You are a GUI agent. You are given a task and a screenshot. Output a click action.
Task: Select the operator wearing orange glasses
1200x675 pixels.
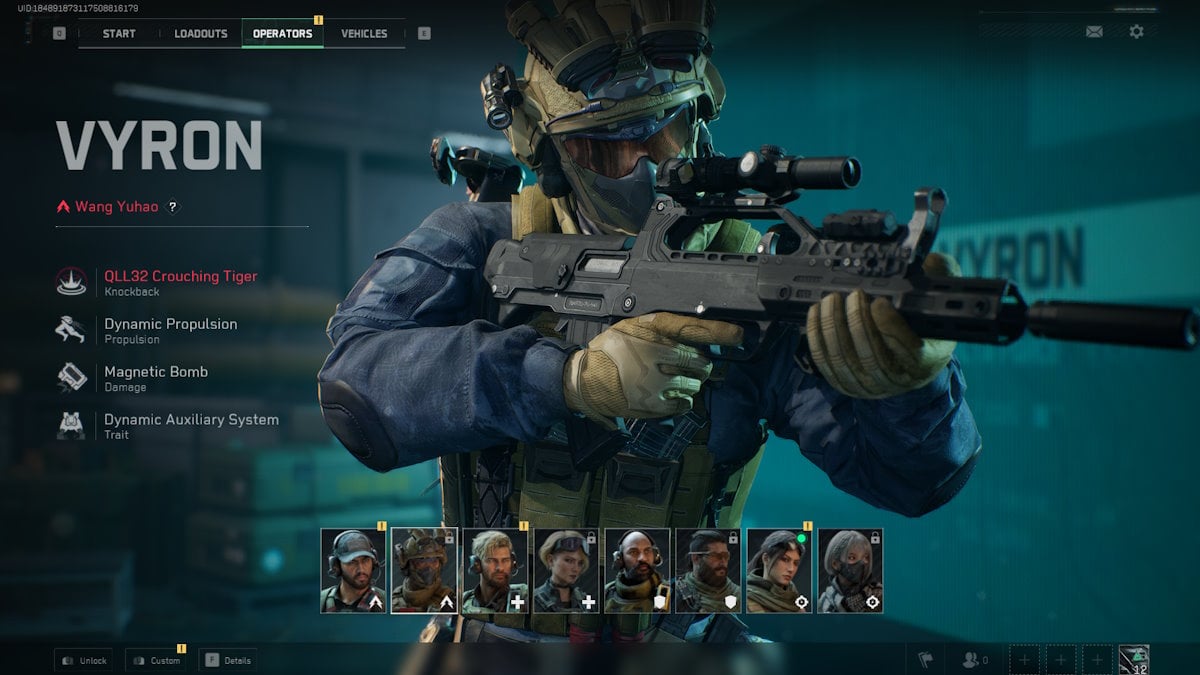coord(708,570)
